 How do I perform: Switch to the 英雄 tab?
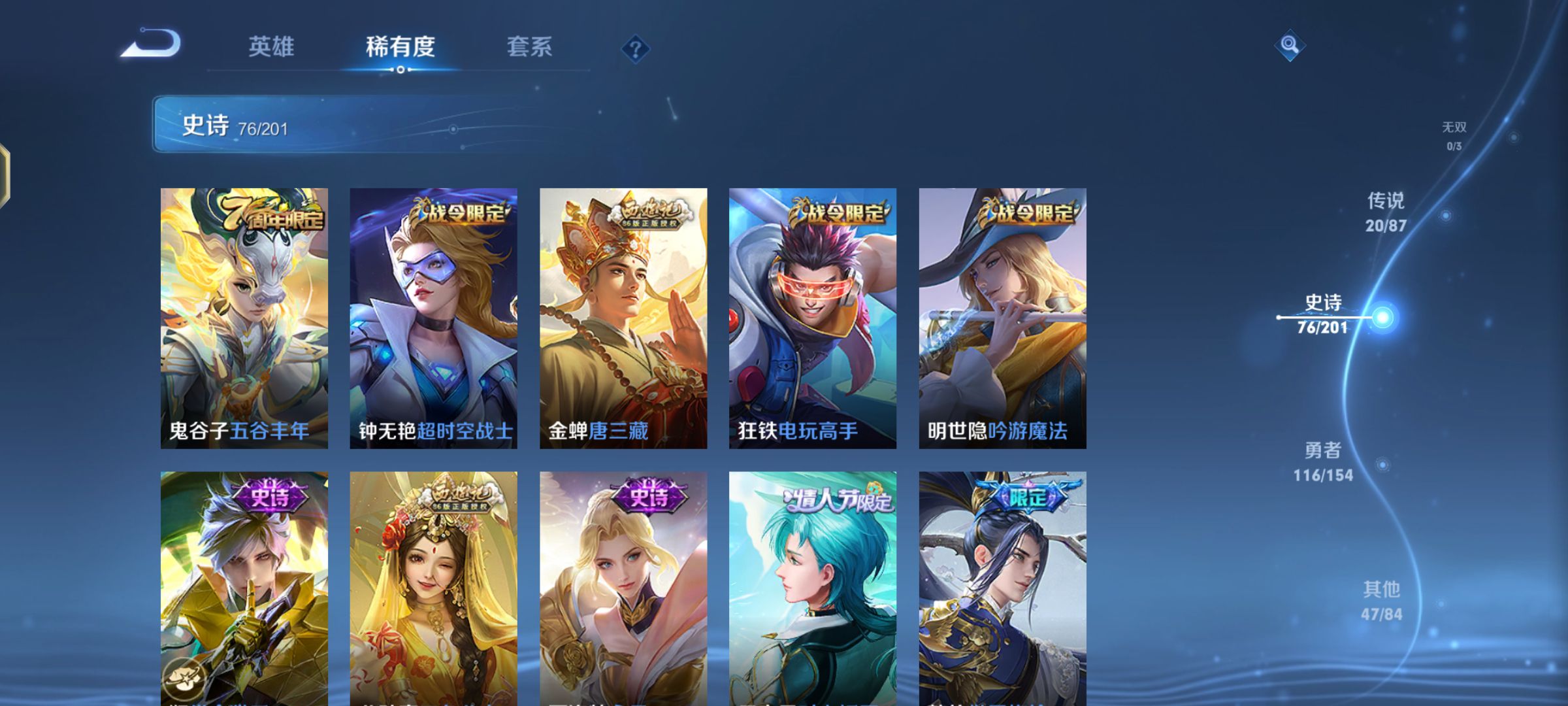coord(271,47)
